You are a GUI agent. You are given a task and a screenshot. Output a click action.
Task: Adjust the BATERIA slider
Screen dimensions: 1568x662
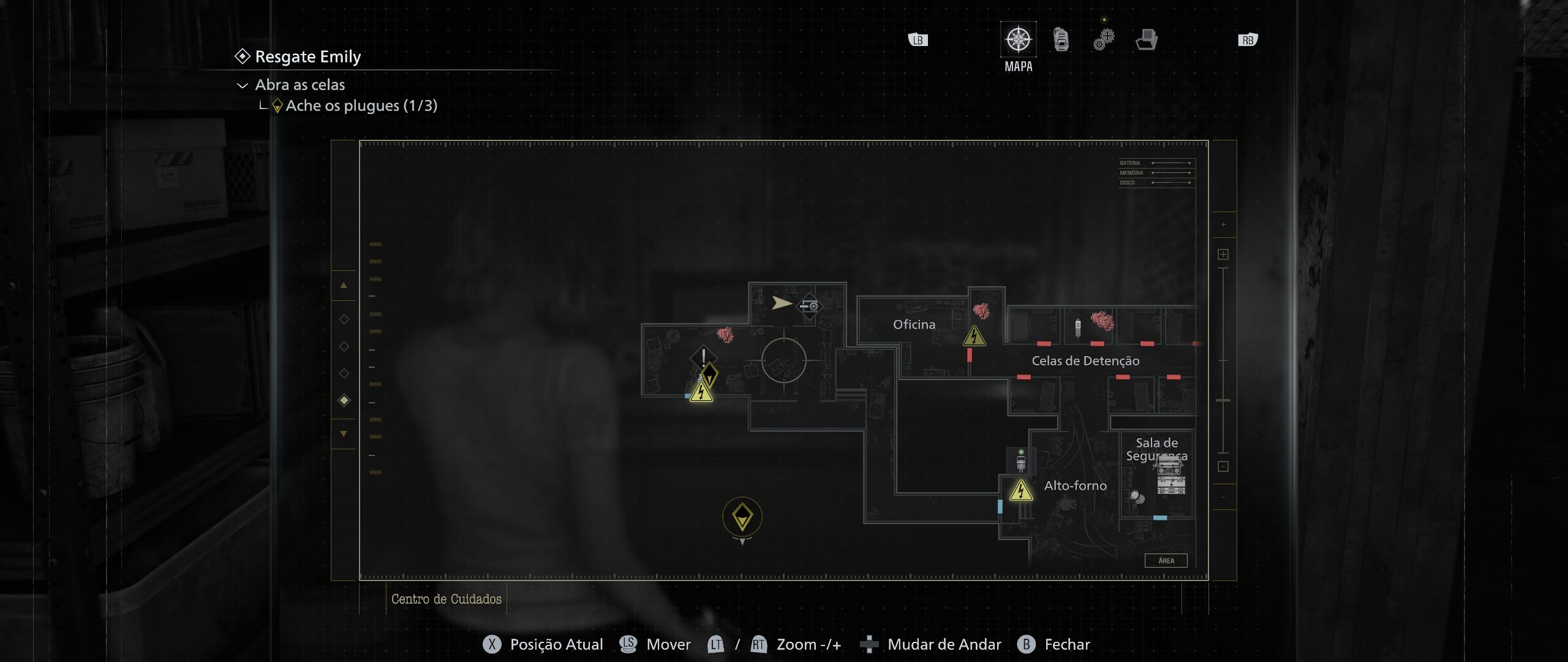(x=1170, y=163)
